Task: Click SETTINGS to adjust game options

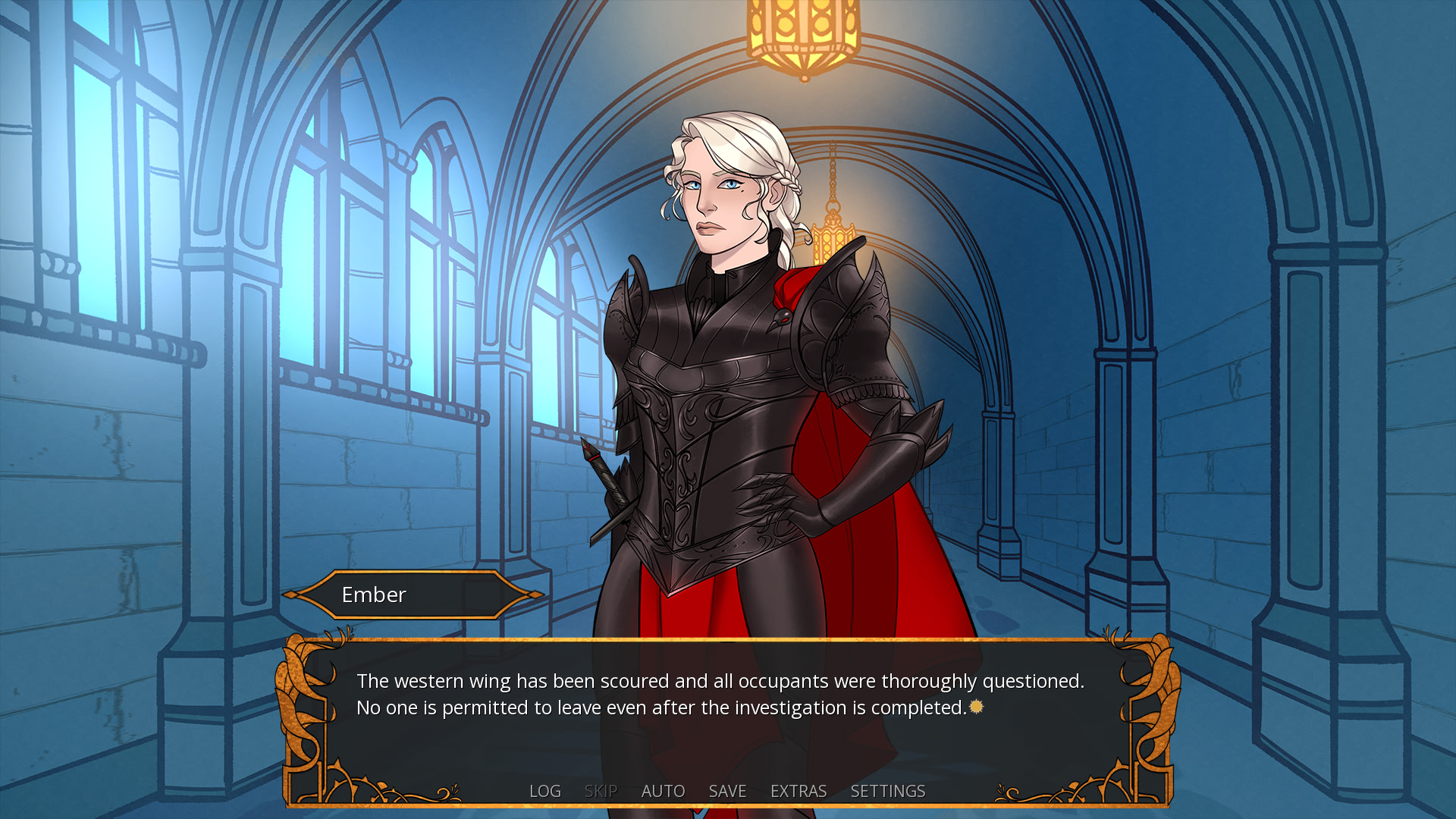Action: 887,791
